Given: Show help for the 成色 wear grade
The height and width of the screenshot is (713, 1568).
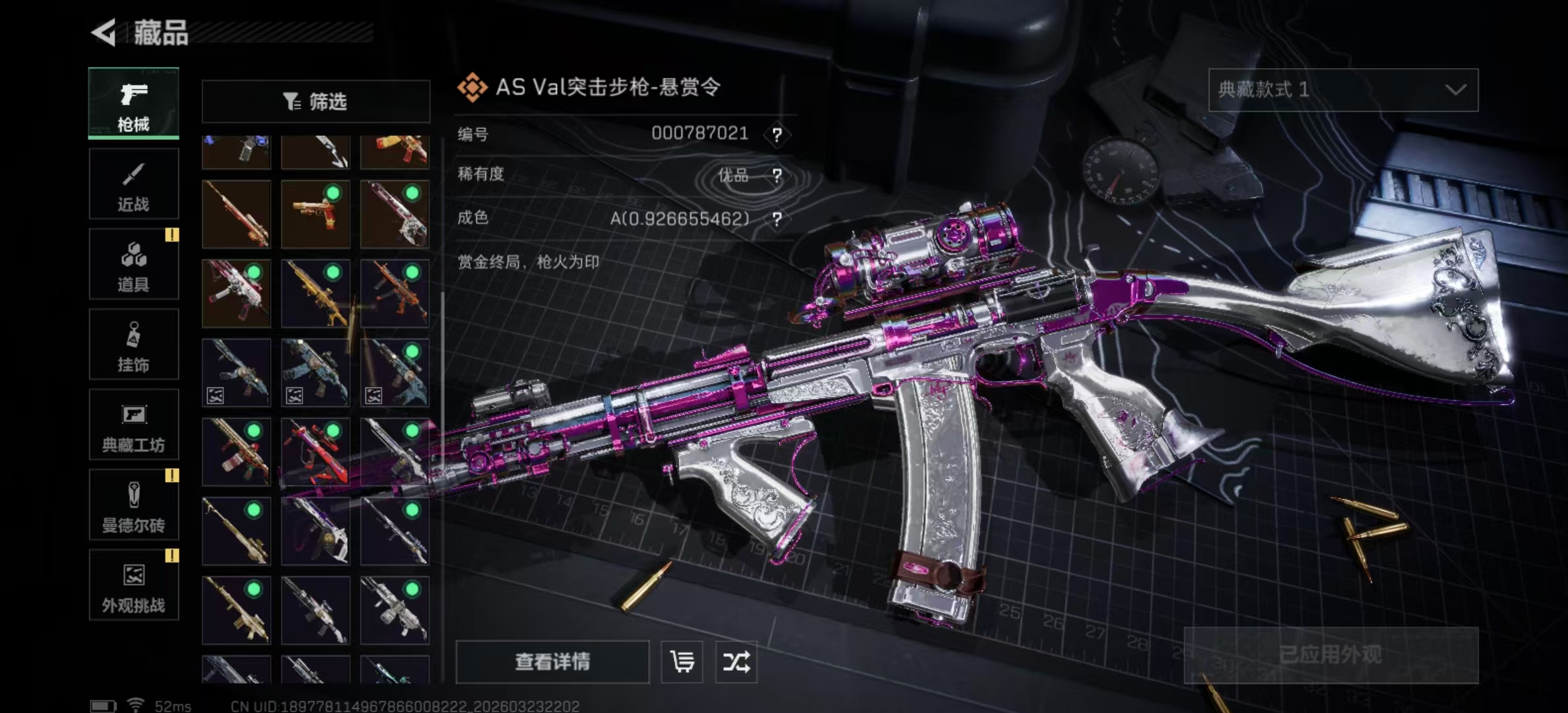Looking at the screenshot, I should point(777,219).
